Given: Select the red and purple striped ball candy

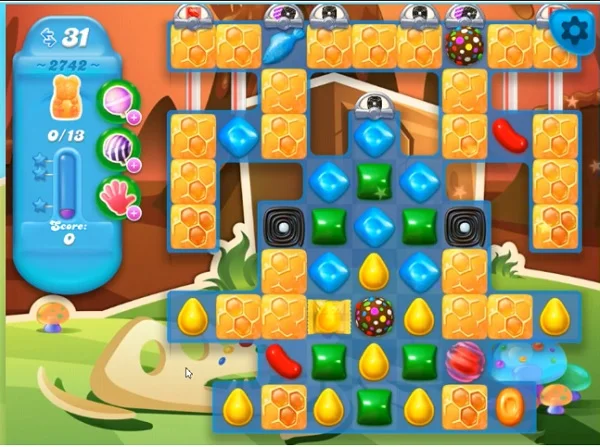Looking at the screenshot, I should [464, 361].
